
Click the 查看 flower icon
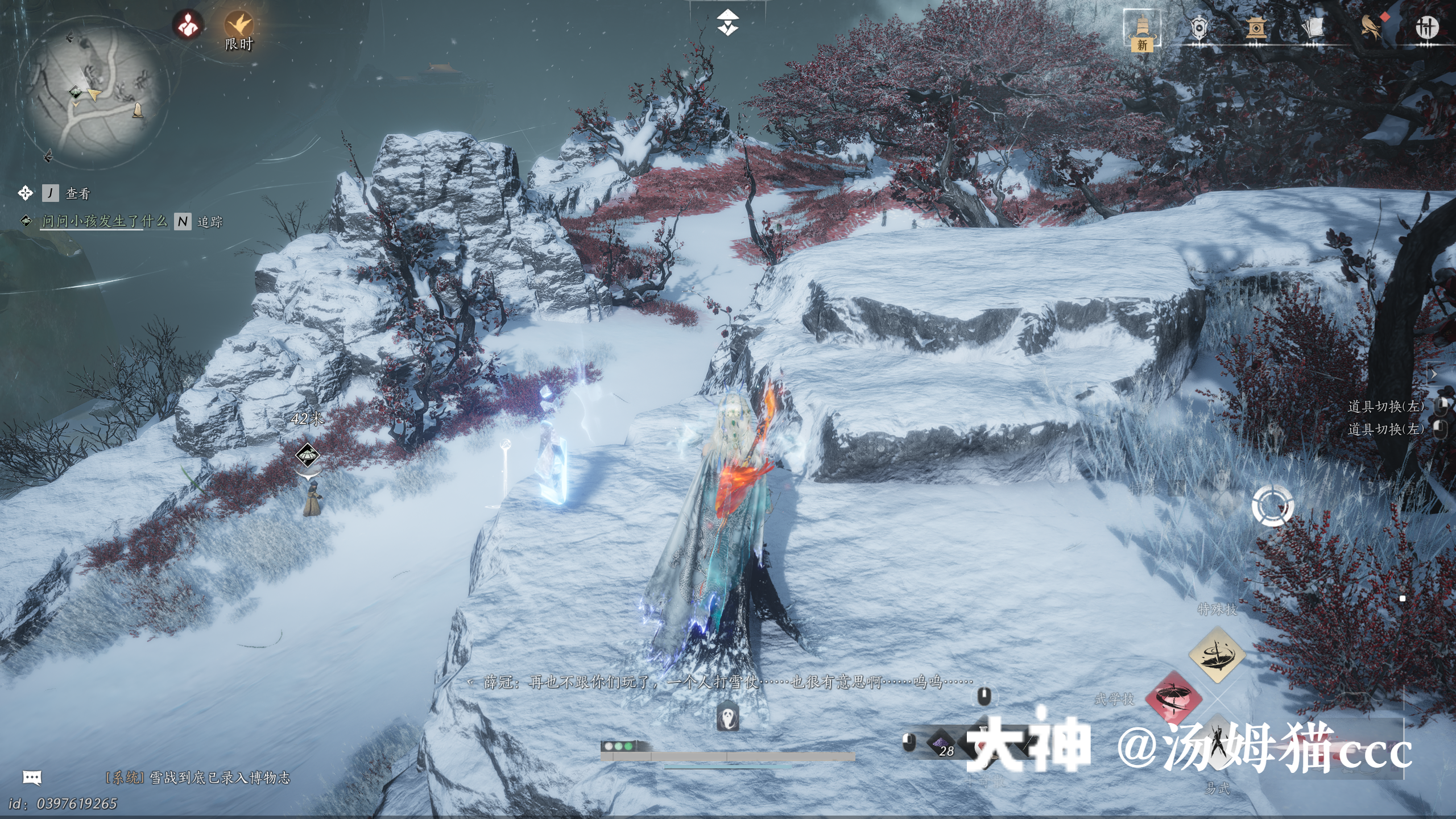(x=26, y=193)
